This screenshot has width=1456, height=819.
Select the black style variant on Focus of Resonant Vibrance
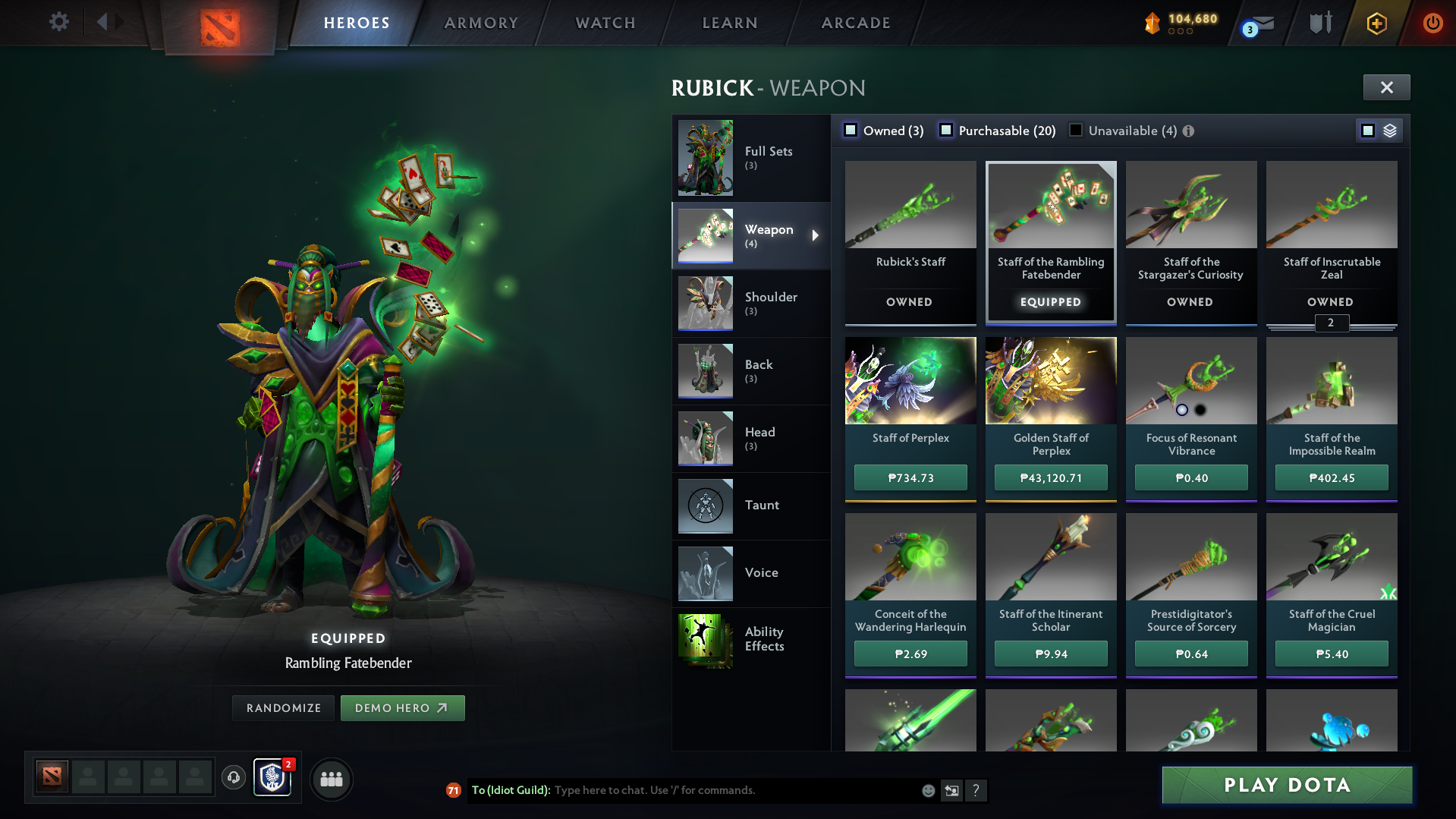click(x=1201, y=411)
